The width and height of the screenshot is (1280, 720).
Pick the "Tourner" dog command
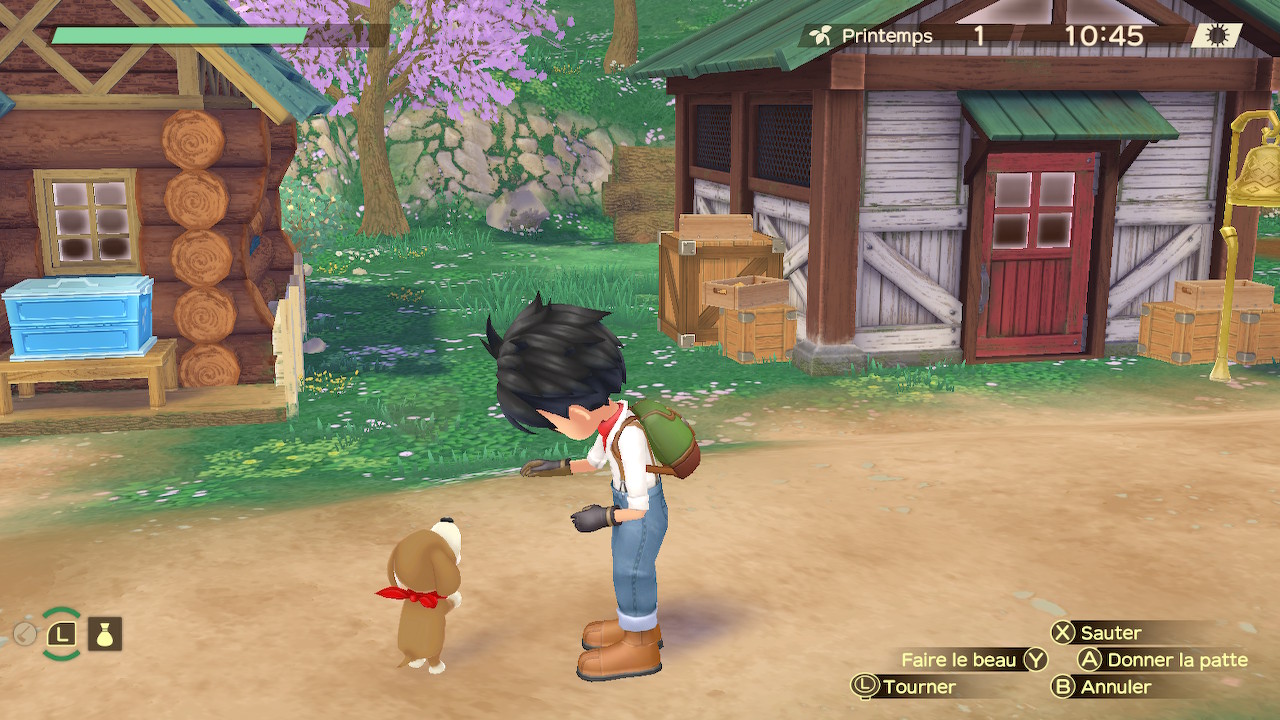point(904,687)
